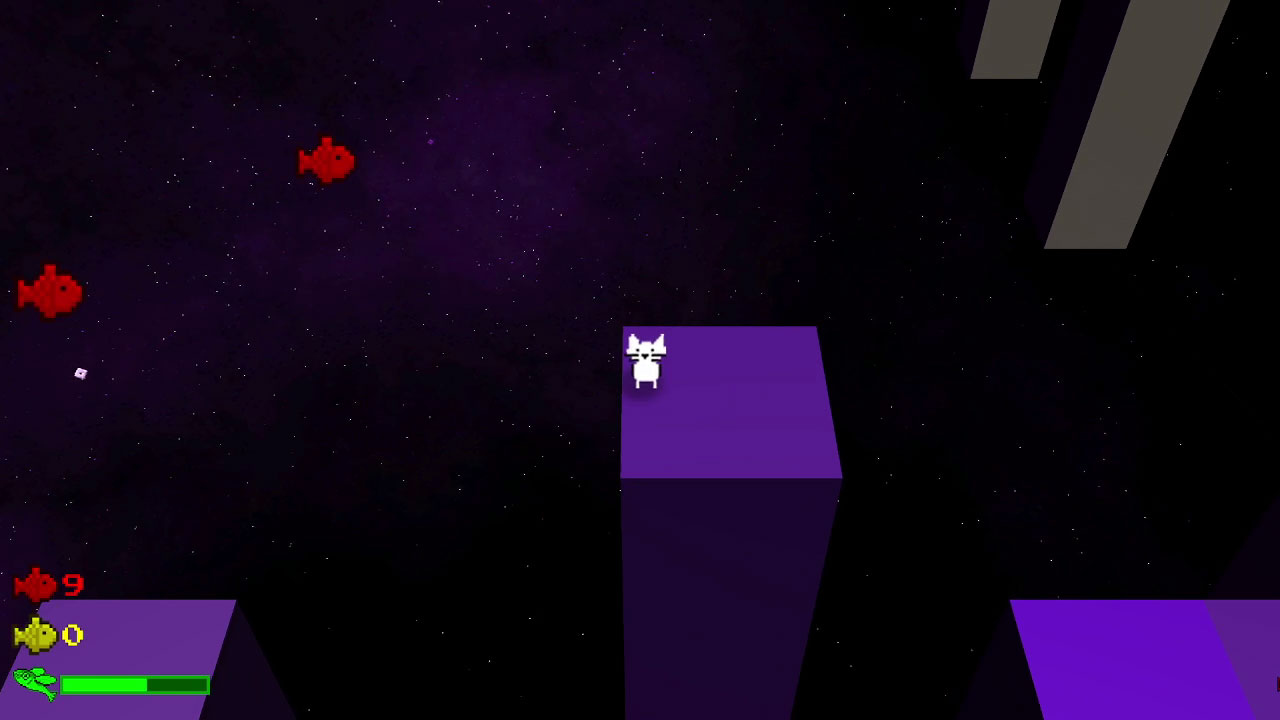Click the green stamina progress bar
This screenshot has width=1280, height=720.
pos(135,685)
